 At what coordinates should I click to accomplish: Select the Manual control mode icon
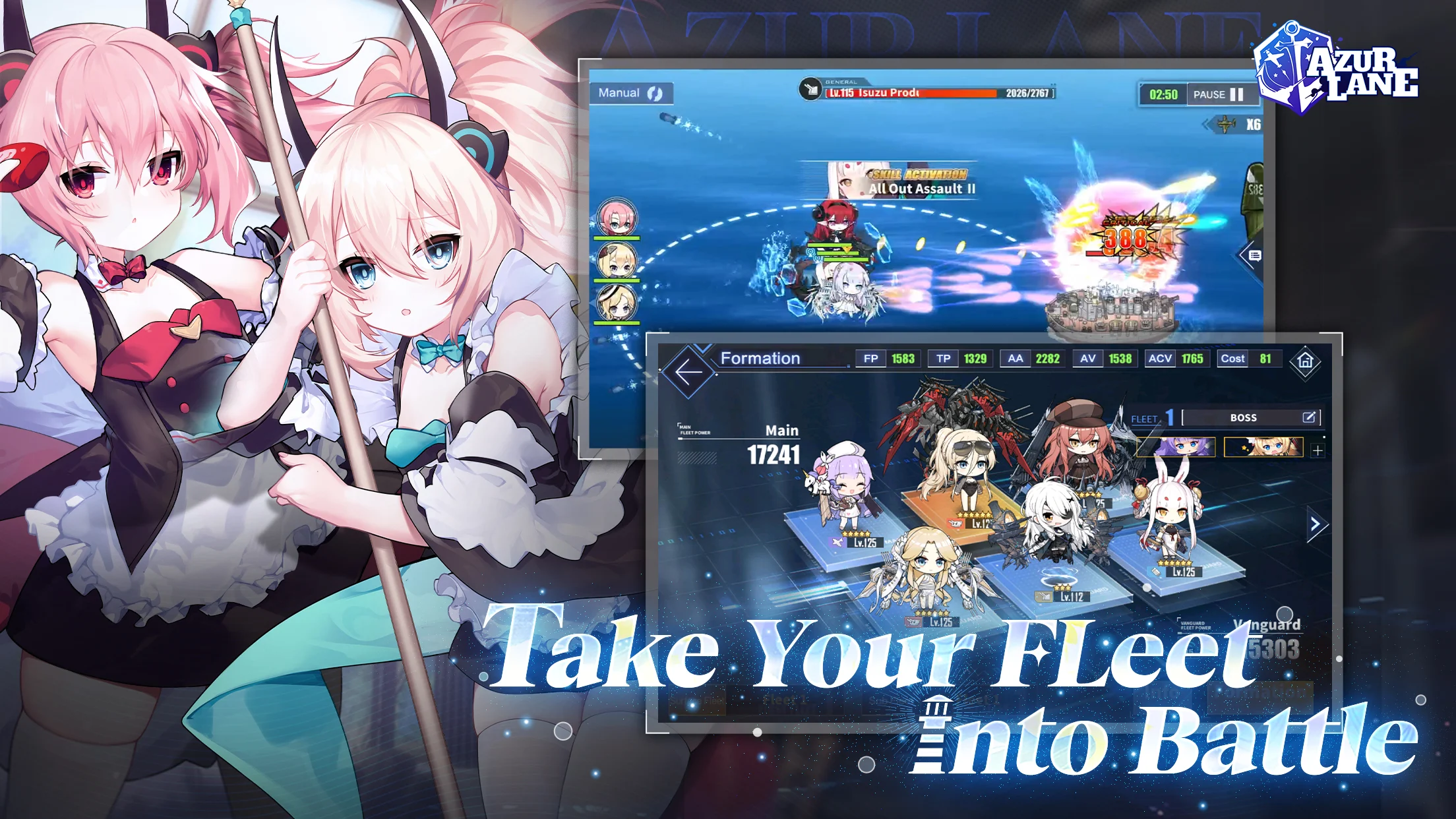[654, 93]
